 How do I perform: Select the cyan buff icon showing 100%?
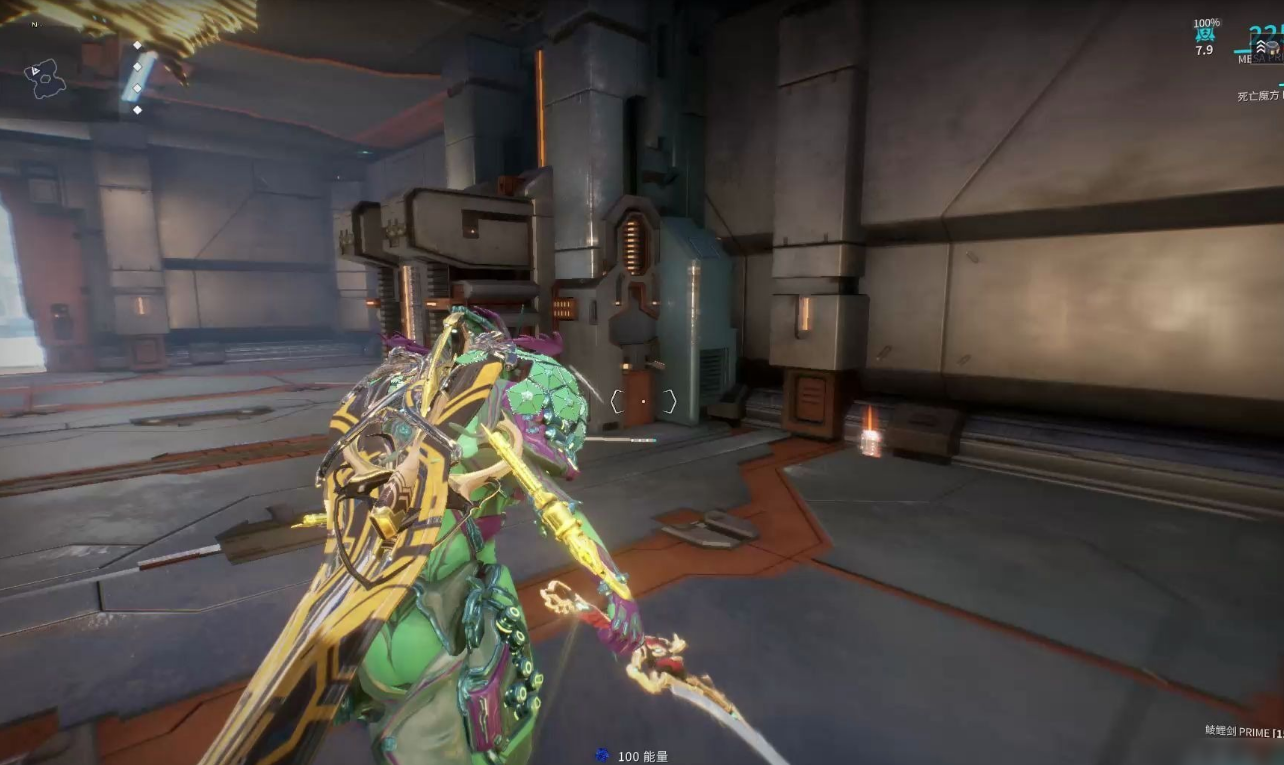click(x=1206, y=36)
